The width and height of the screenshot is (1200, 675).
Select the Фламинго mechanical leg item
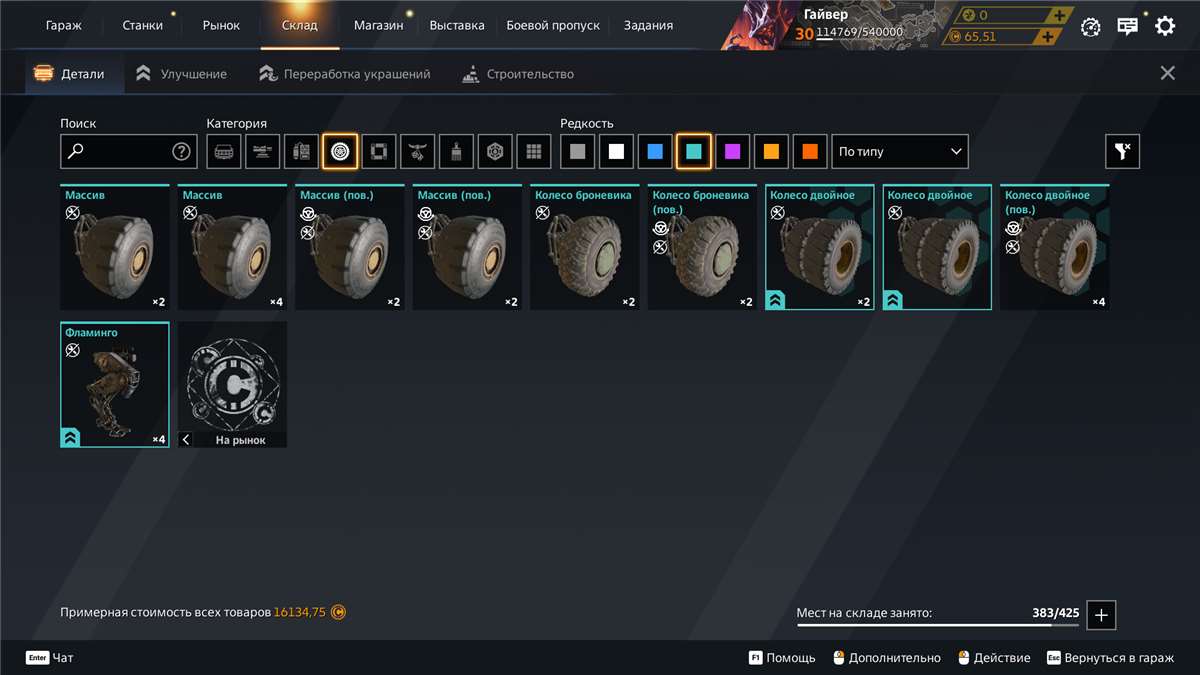point(114,385)
